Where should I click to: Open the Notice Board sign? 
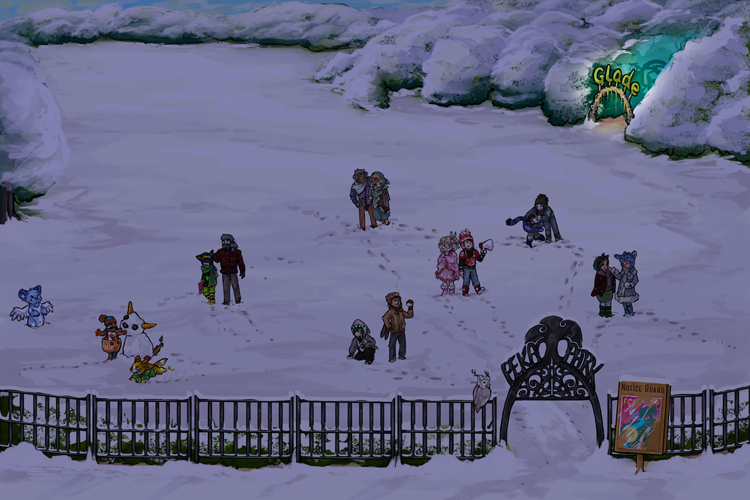point(642,419)
